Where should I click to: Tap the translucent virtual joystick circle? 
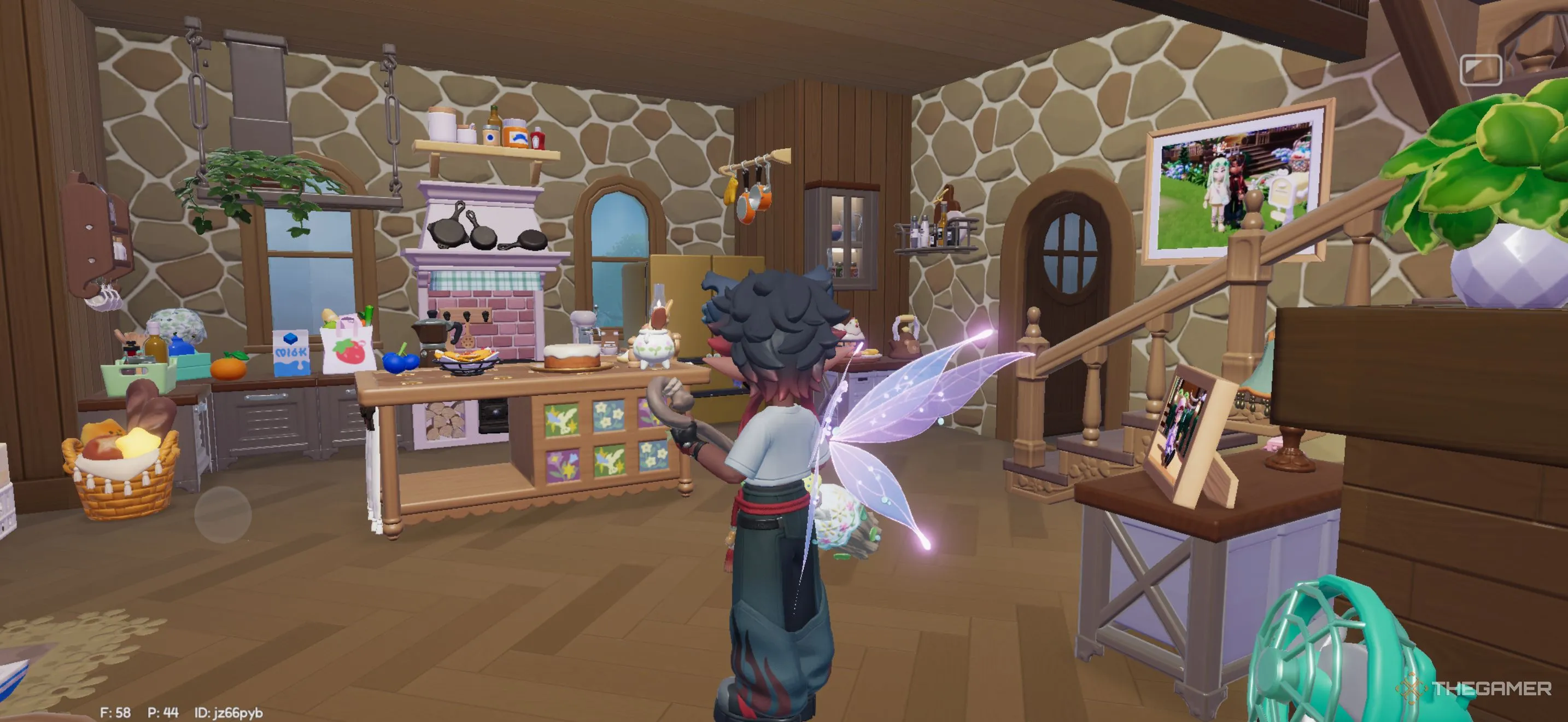click(x=223, y=514)
